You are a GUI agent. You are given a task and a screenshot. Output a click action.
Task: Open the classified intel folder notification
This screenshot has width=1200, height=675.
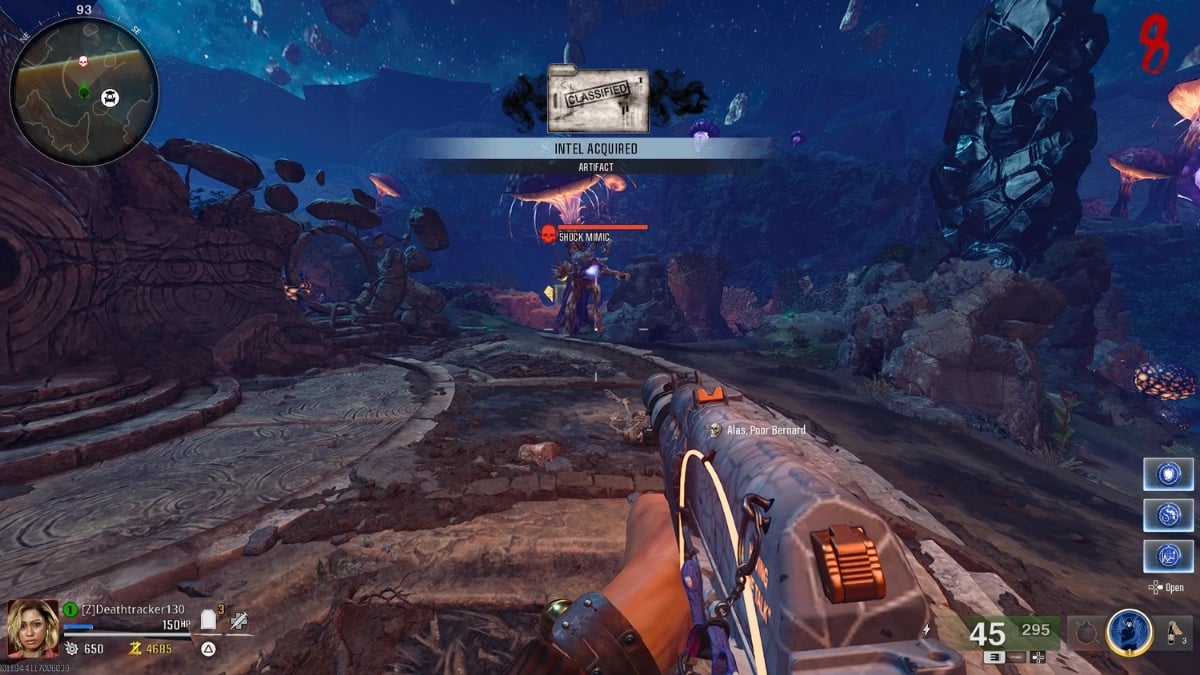(x=598, y=100)
